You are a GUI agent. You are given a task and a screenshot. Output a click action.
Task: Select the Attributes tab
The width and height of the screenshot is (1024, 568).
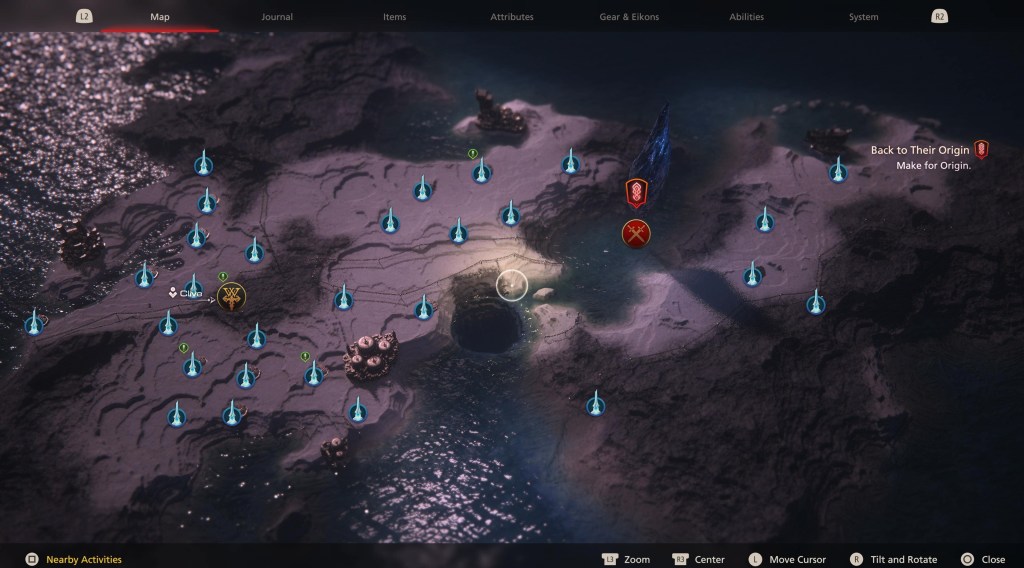coord(511,17)
